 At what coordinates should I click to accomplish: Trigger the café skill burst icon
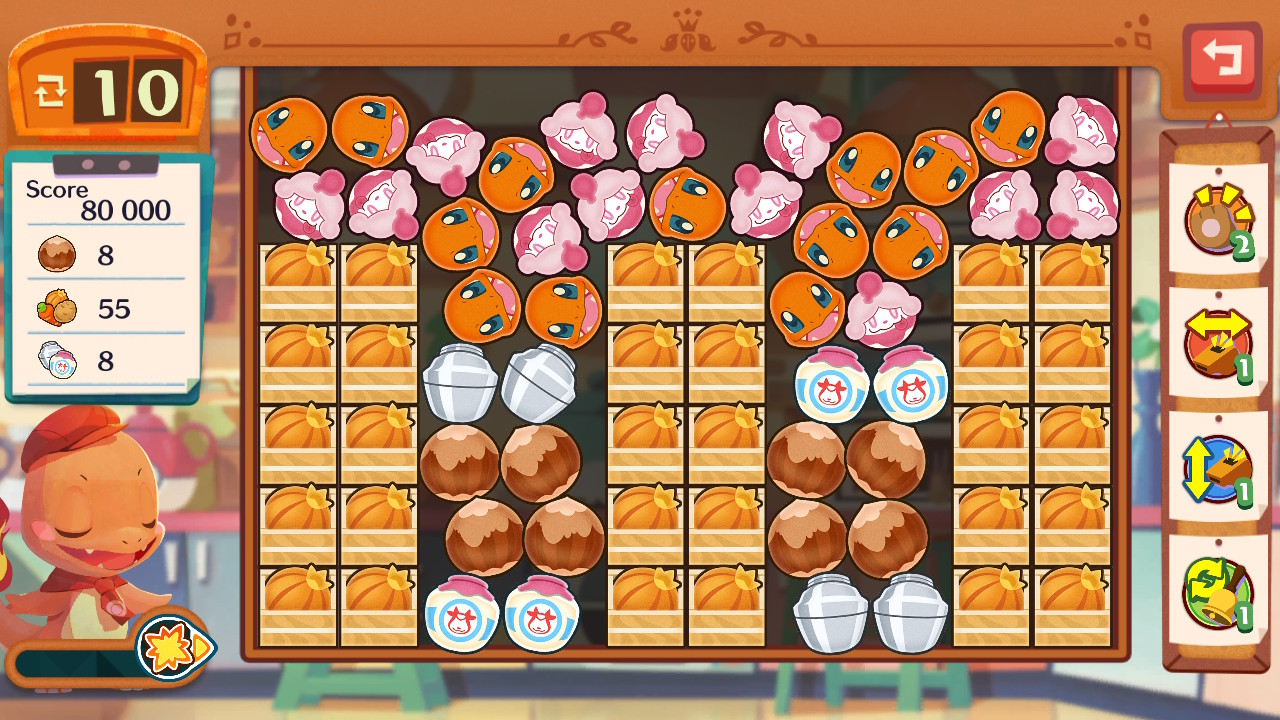coord(171,647)
